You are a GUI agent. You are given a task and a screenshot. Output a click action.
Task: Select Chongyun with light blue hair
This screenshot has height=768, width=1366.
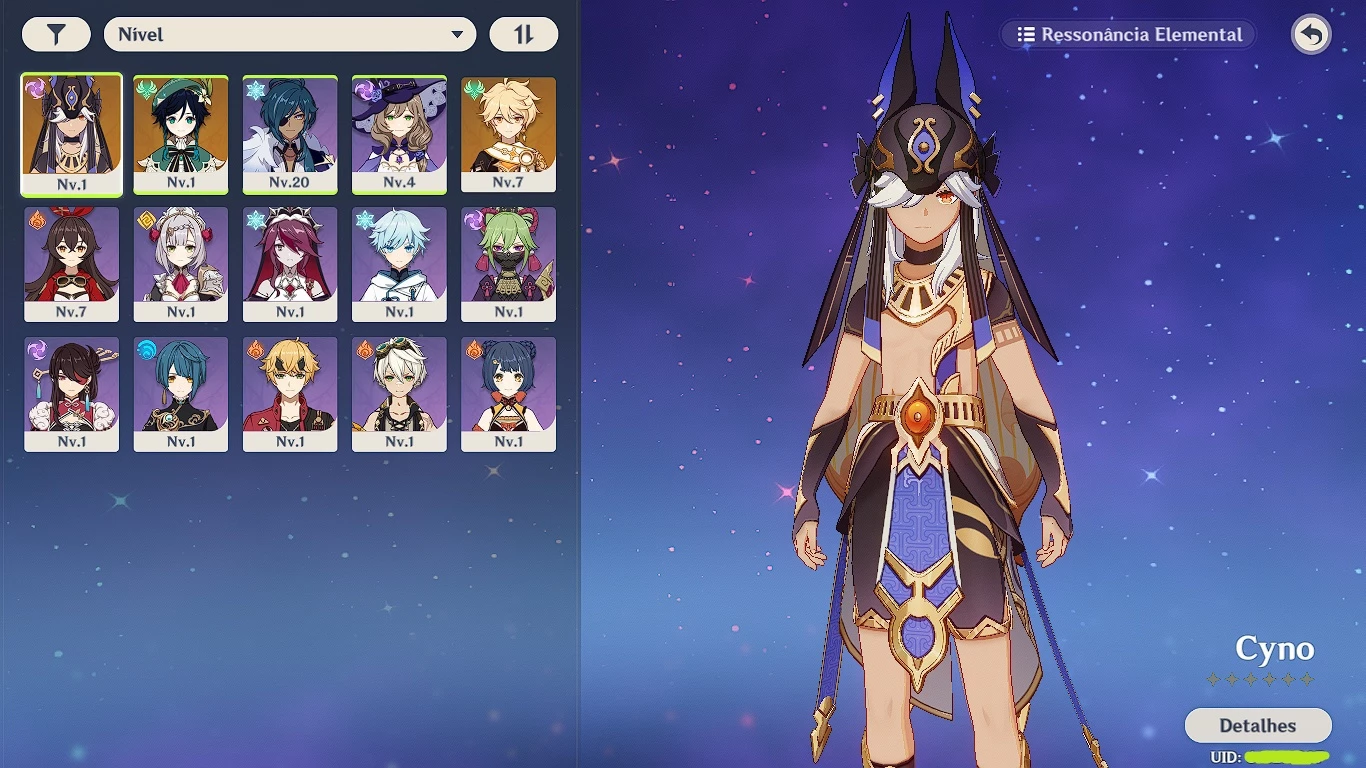[x=399, y=264]
